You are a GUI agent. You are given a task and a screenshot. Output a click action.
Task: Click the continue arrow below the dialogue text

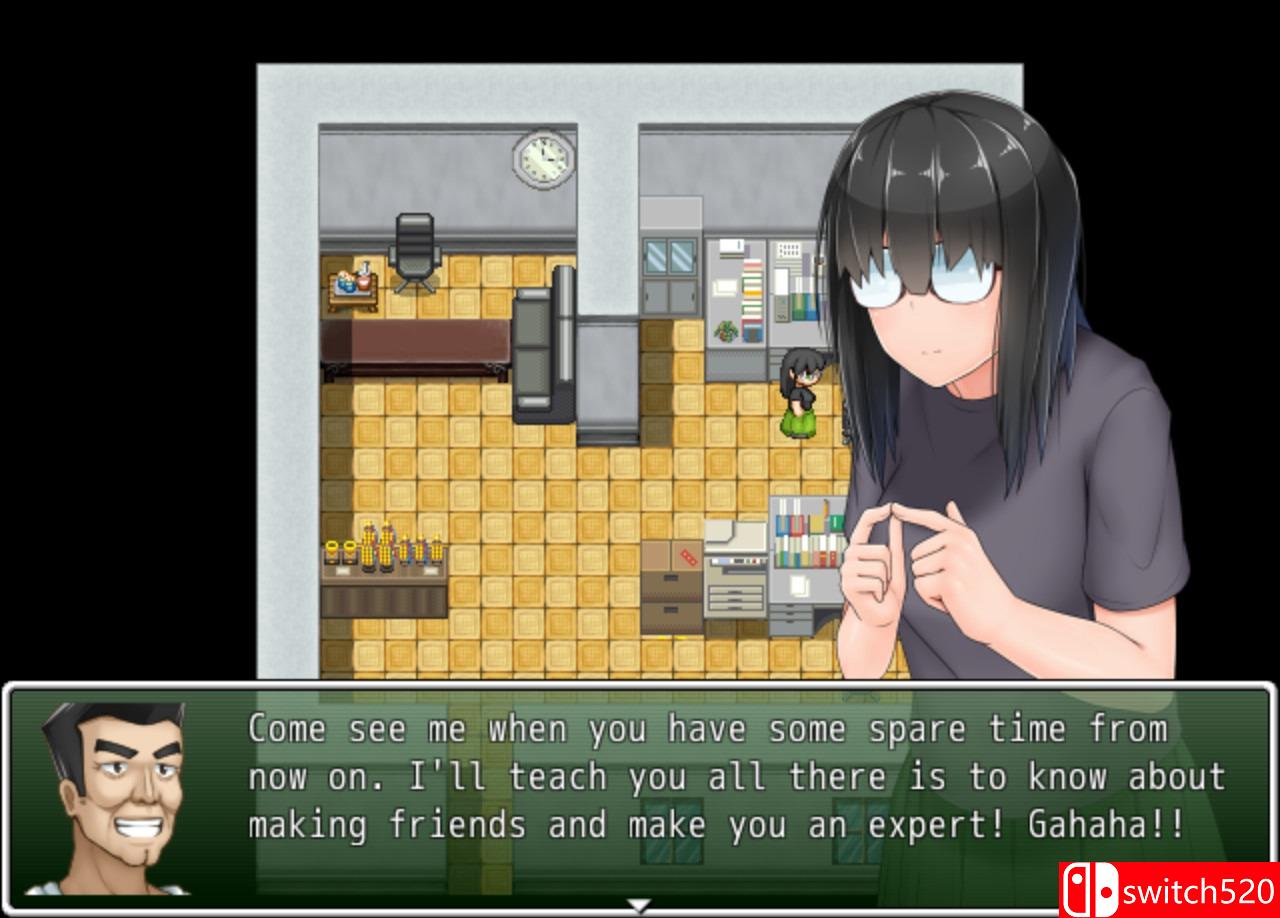tap(637, 903)
